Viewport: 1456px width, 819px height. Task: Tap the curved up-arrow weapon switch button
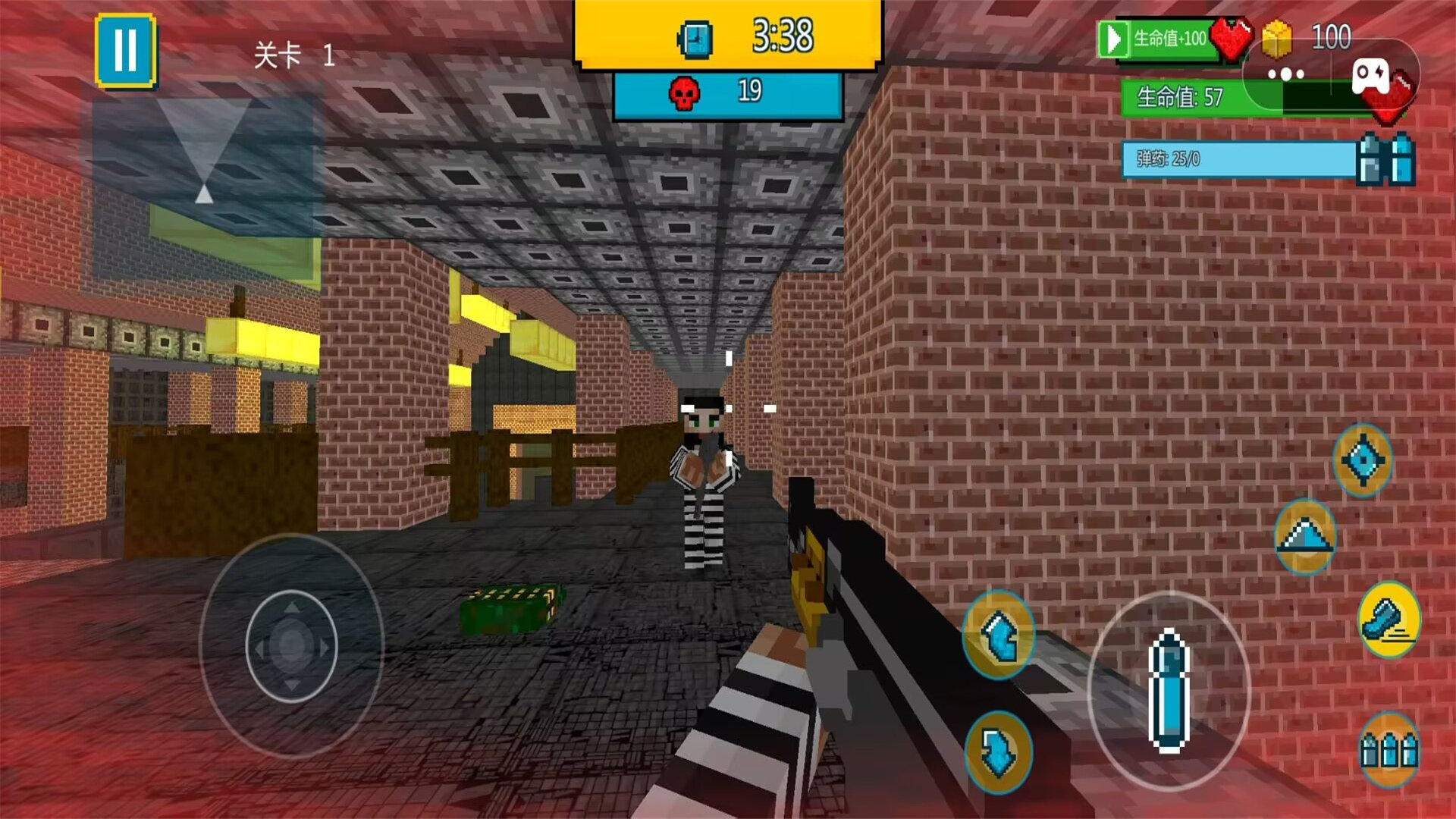click(999, 634)
